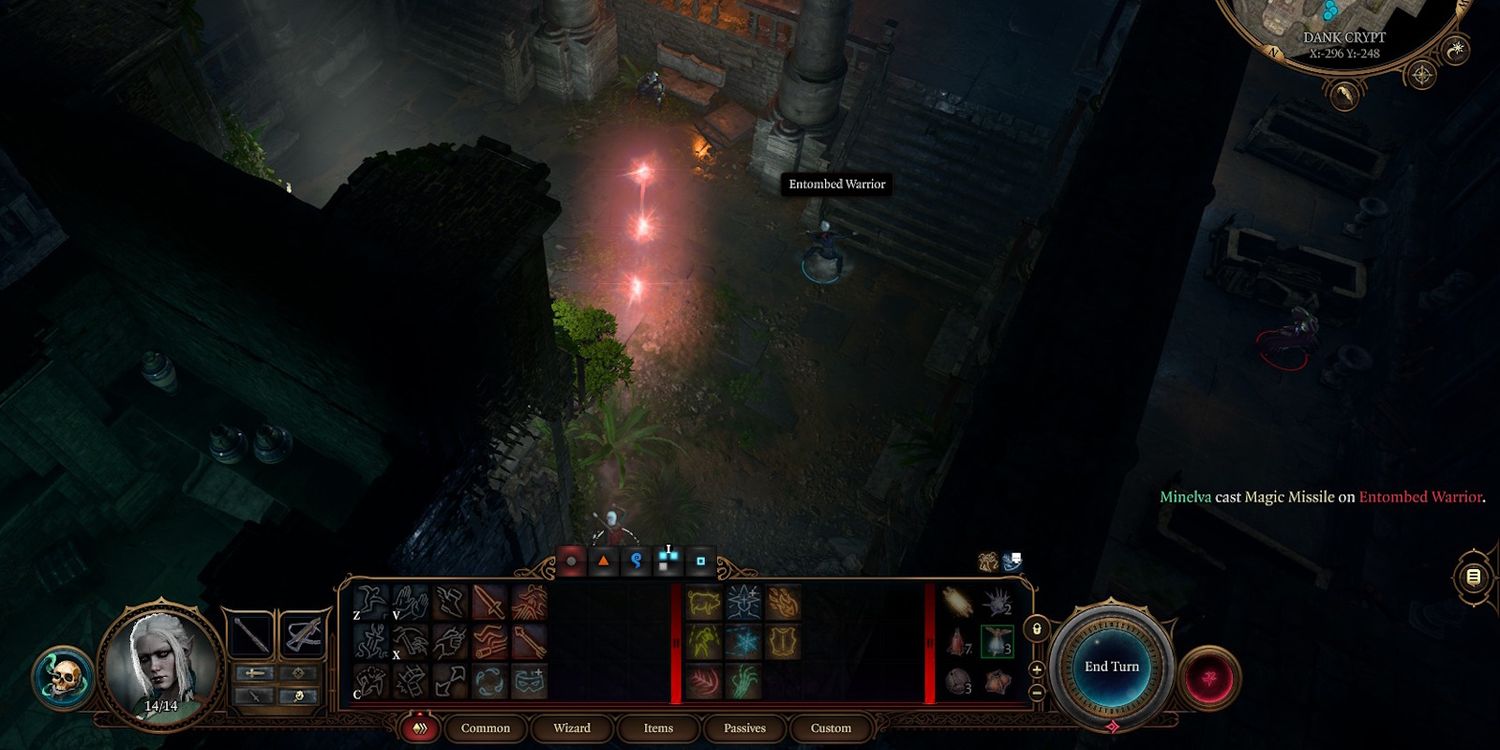
Task: End the current combat turn
Action: [1111, 667]
